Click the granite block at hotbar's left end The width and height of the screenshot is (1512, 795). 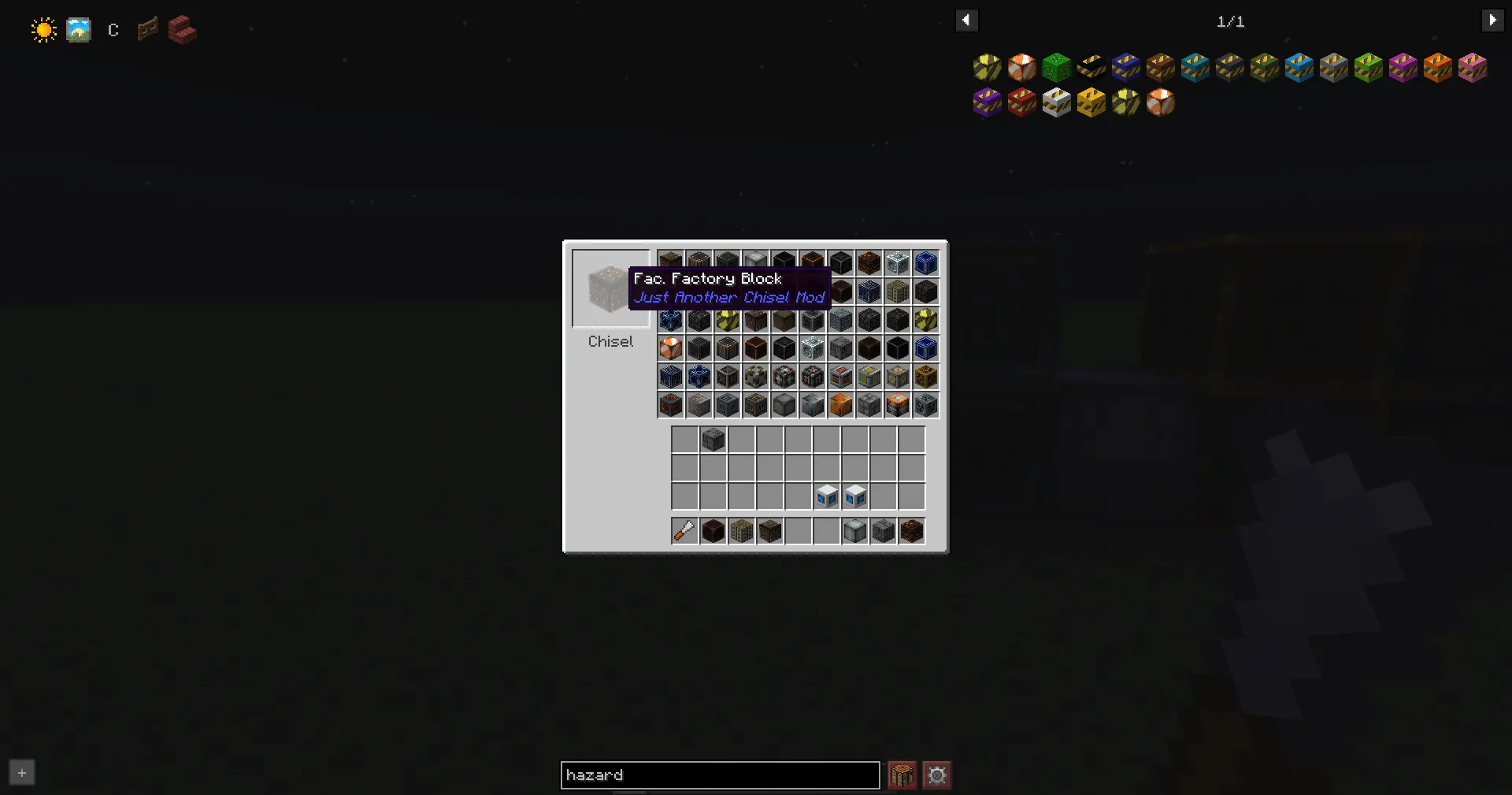[x=713, y=531]
